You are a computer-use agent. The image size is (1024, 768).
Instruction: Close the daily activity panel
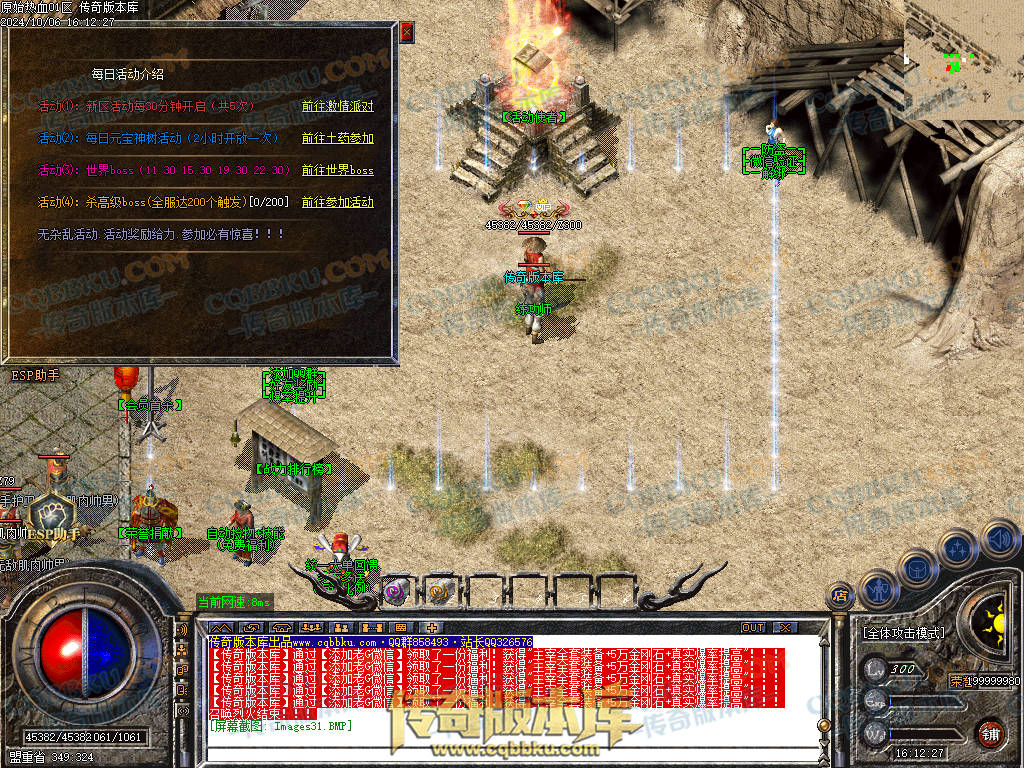407,32
